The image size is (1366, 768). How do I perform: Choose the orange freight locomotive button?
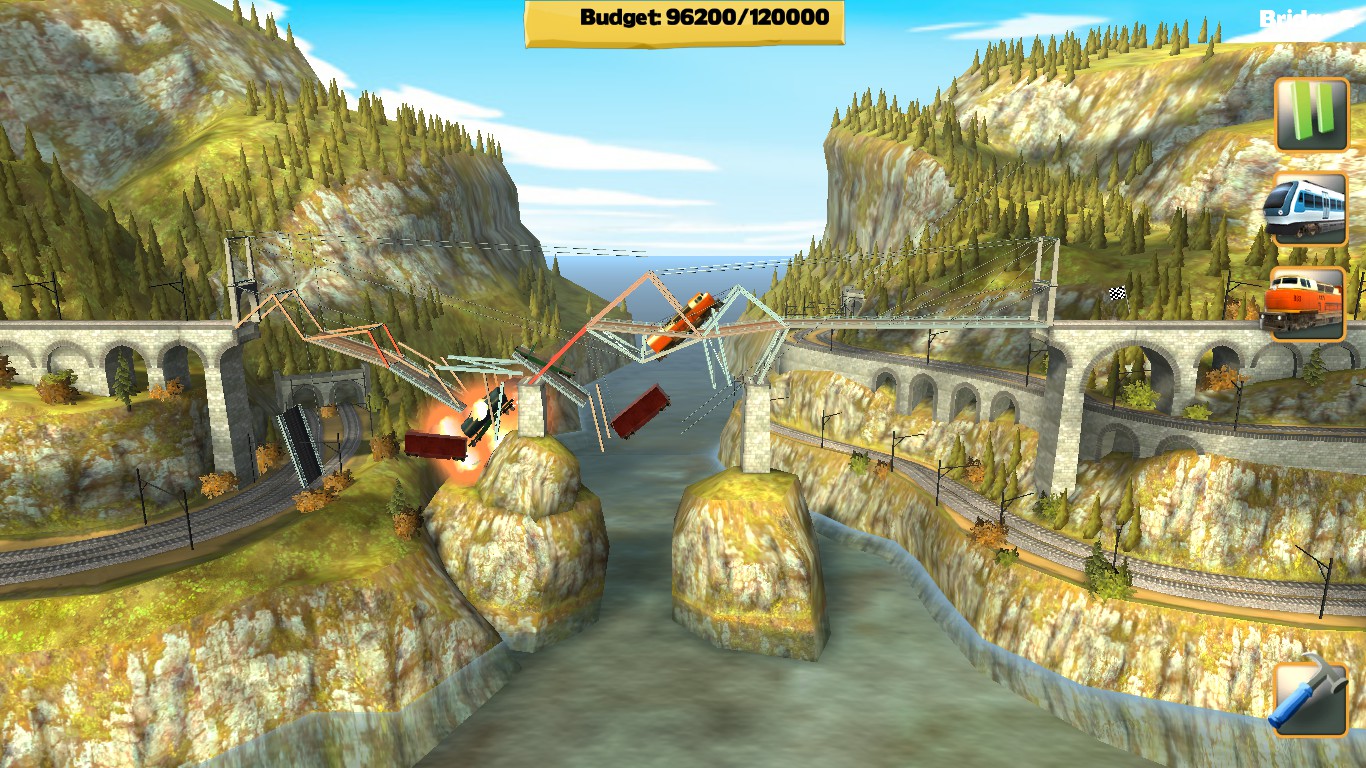pyautogui.click(x=1309, y=304)
